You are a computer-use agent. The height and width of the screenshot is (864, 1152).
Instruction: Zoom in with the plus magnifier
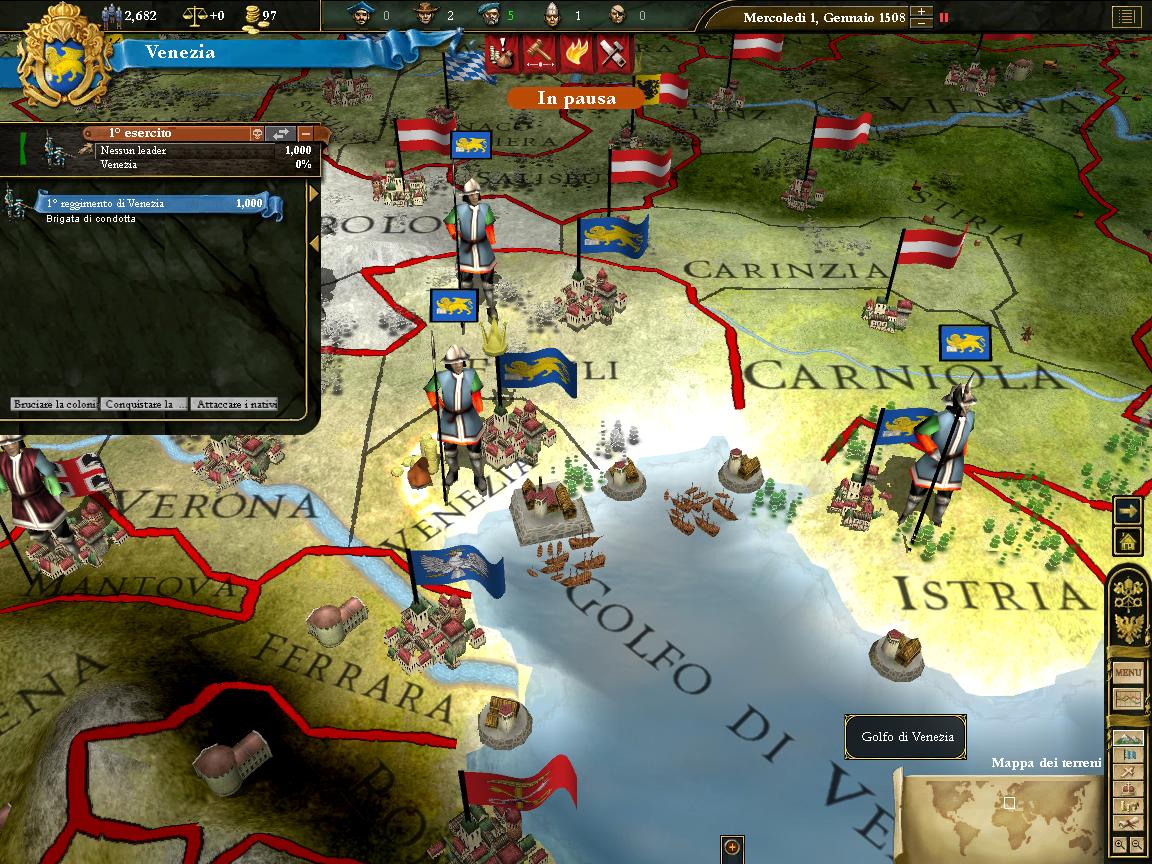1120,845
